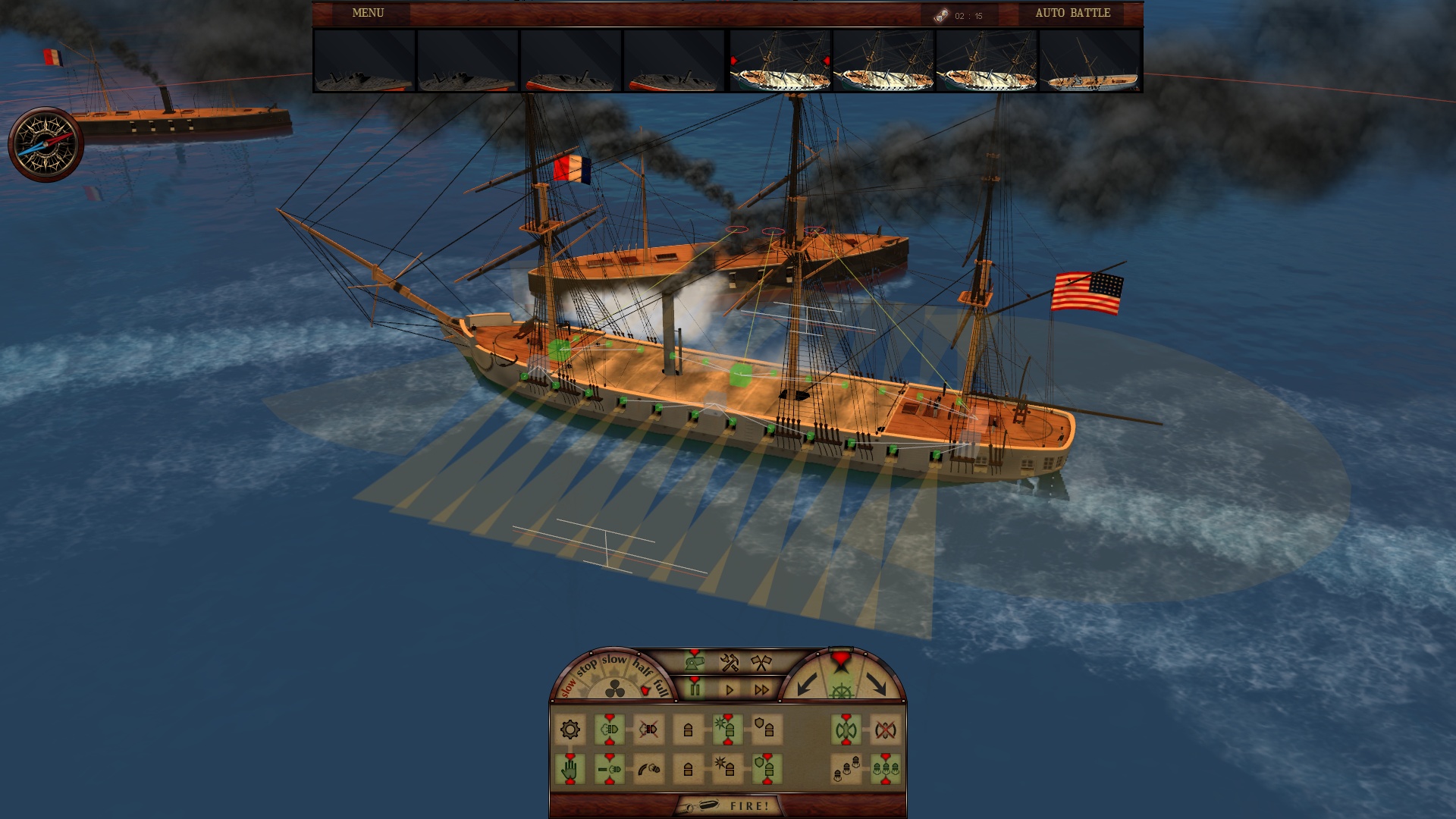
Task: Select the explosive shell ammunition icon
Action: [x=728, y=728]
